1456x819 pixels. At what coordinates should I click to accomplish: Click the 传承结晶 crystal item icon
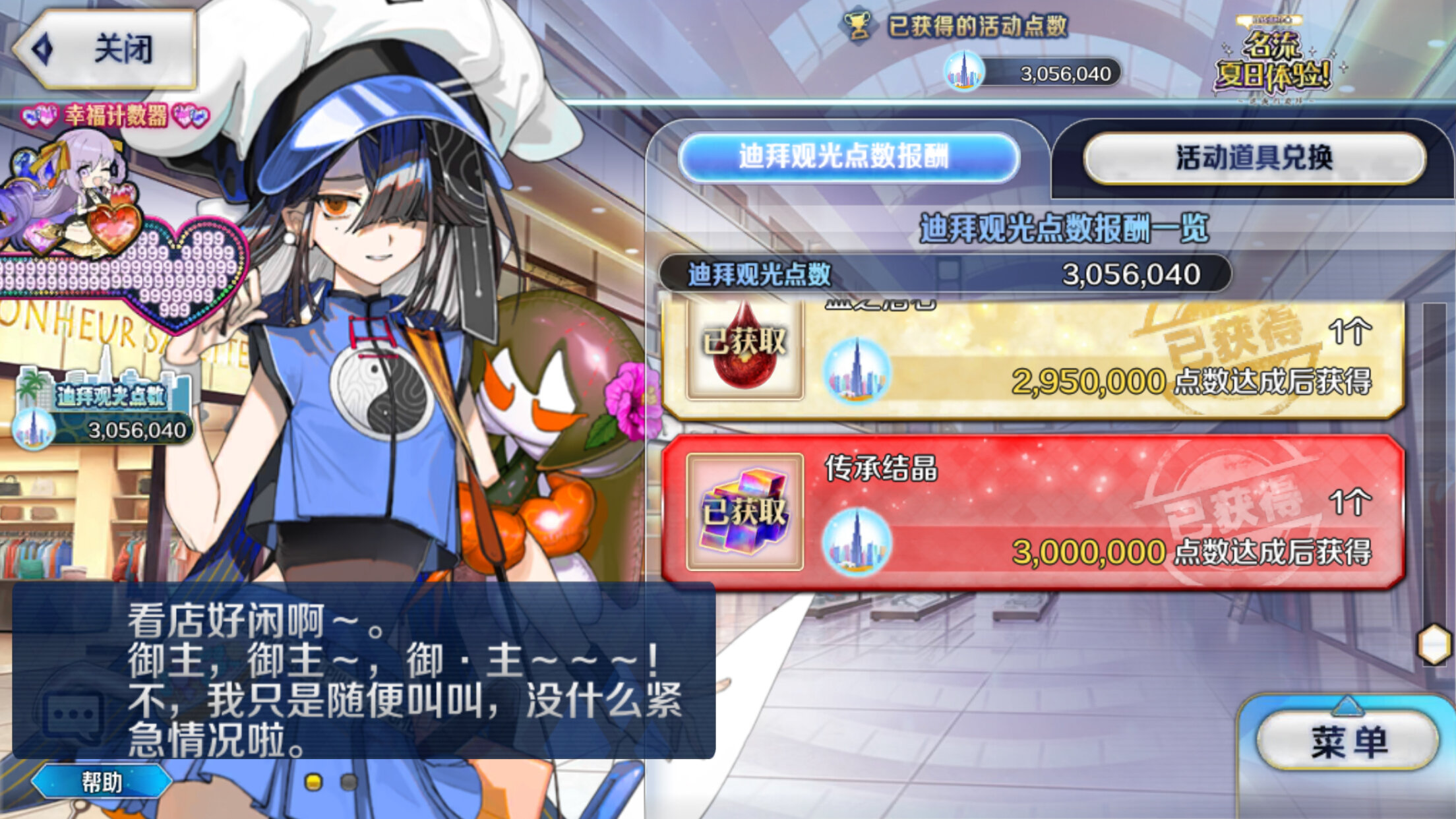coord(744,512)
